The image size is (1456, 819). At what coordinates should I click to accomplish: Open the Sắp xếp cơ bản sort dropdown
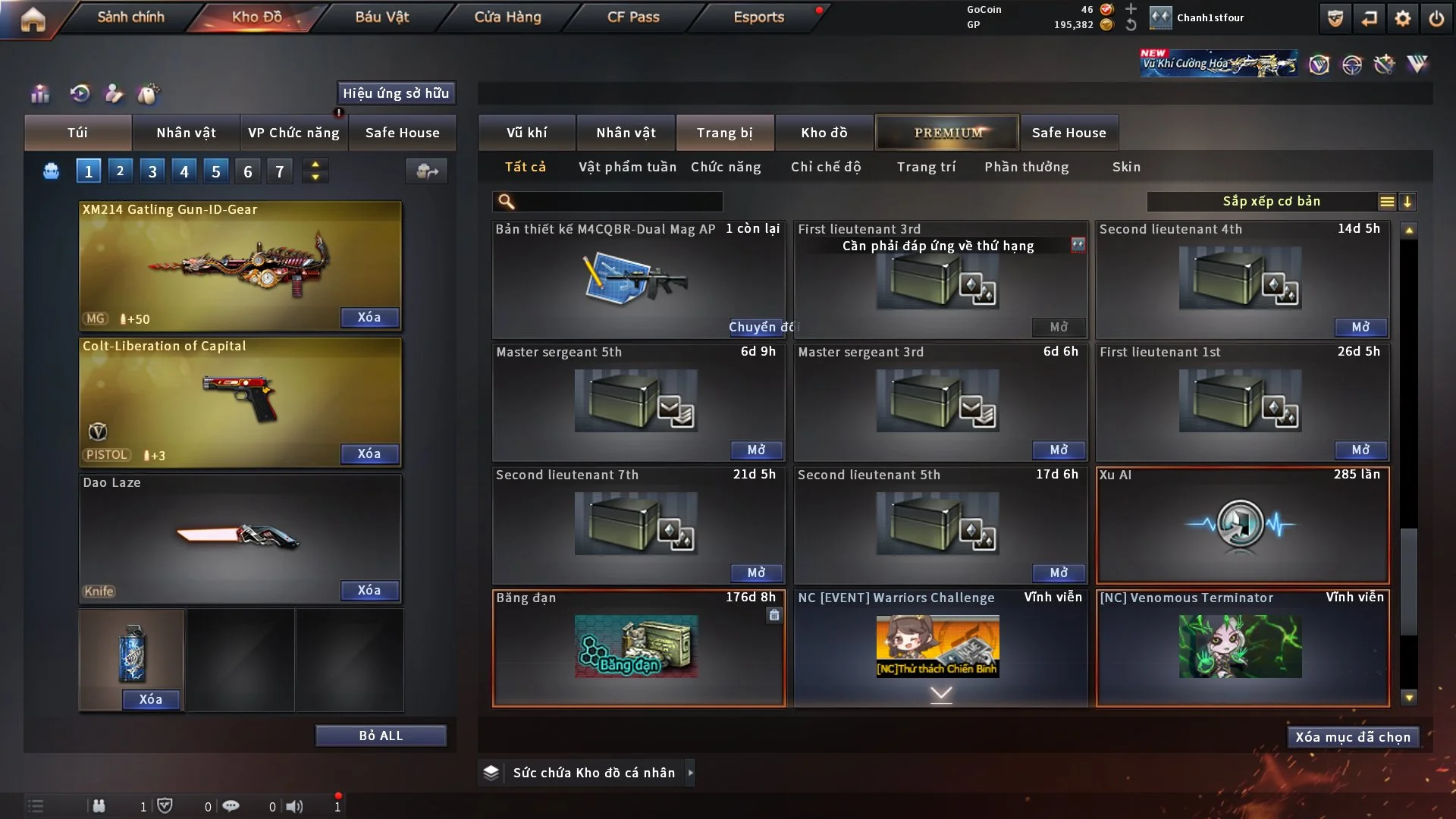click(1272, 202)
